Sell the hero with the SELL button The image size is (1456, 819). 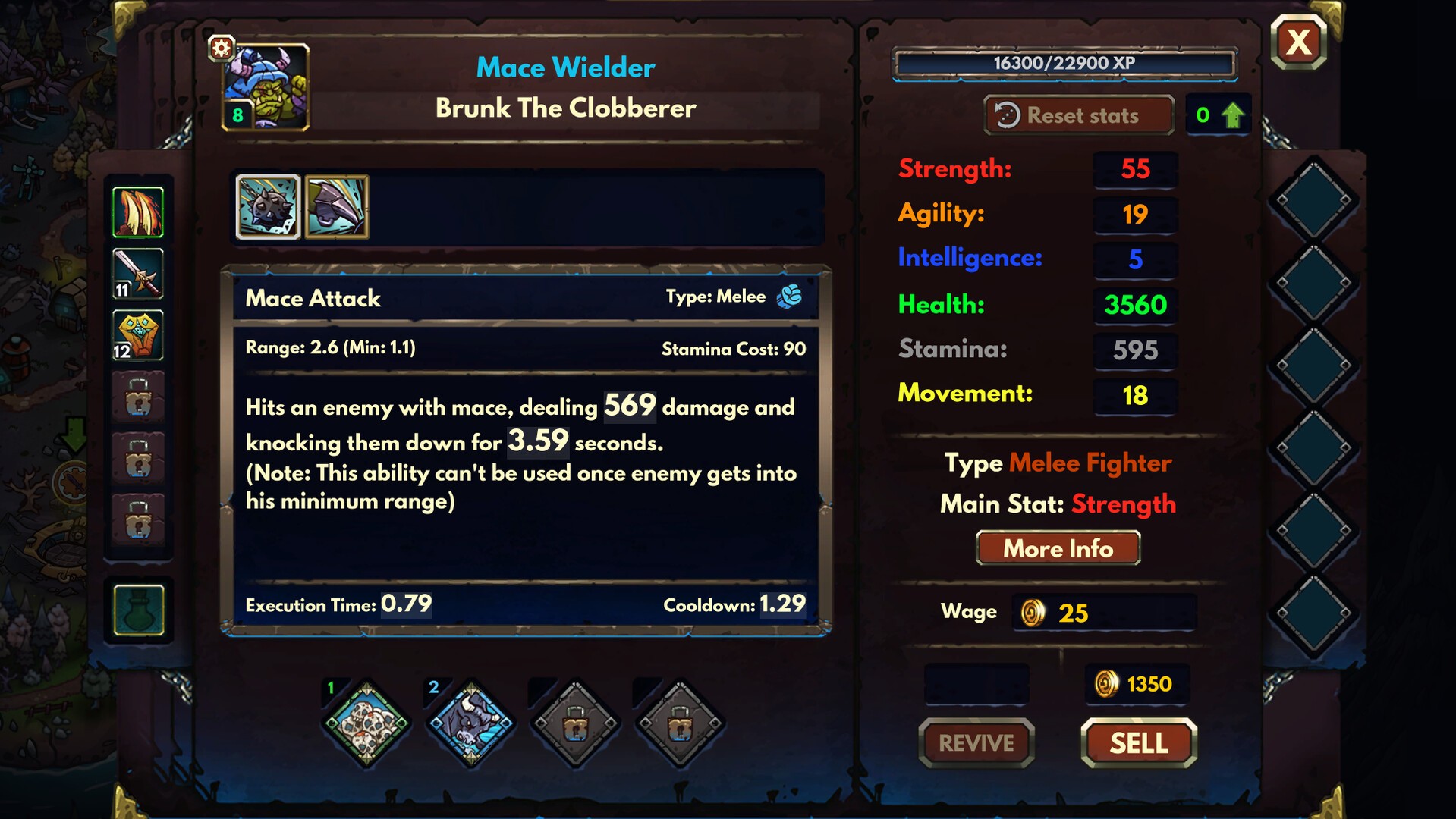[1138, 743]
